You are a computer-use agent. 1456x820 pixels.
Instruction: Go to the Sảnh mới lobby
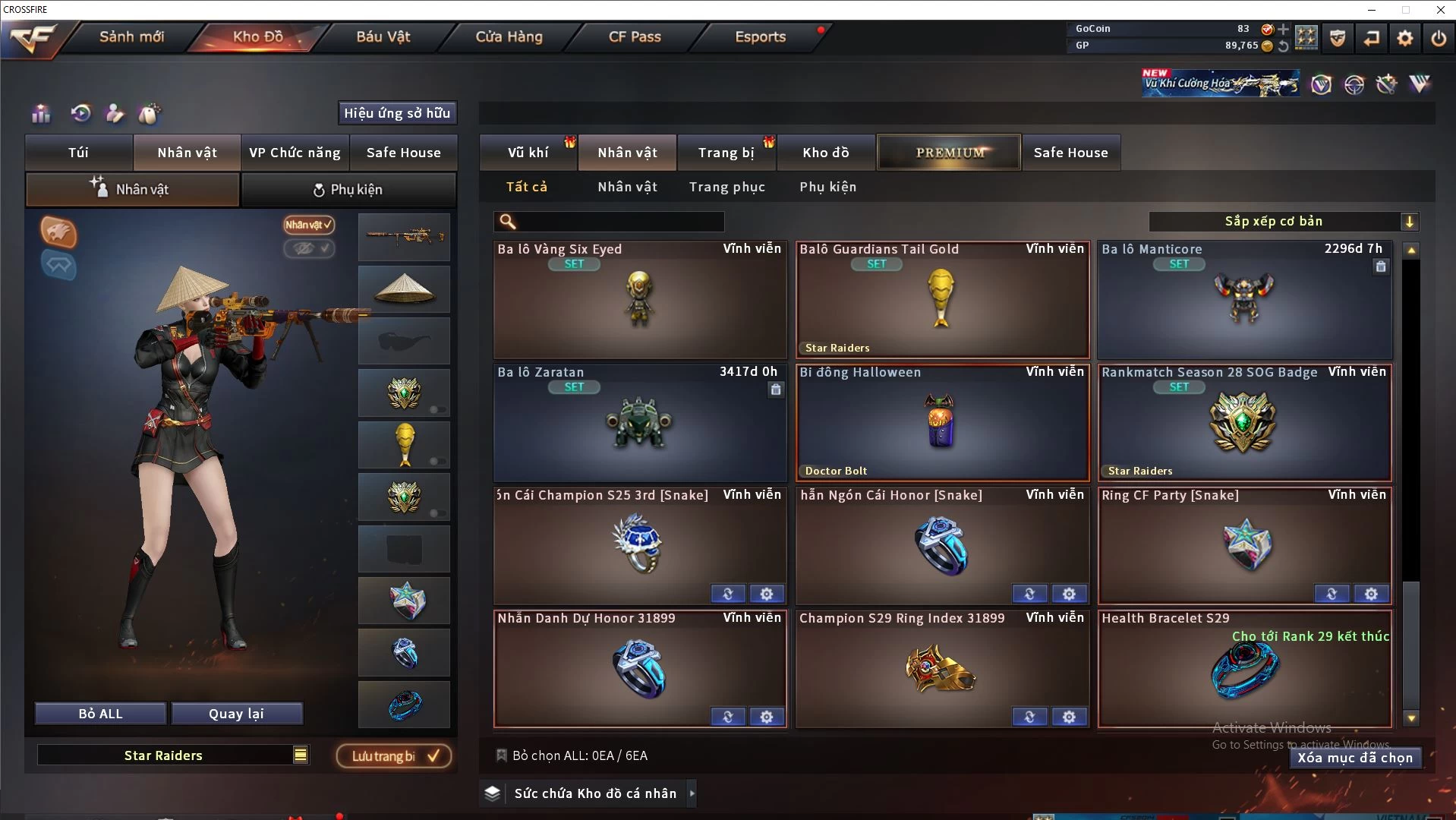click(x=131, y=36)
